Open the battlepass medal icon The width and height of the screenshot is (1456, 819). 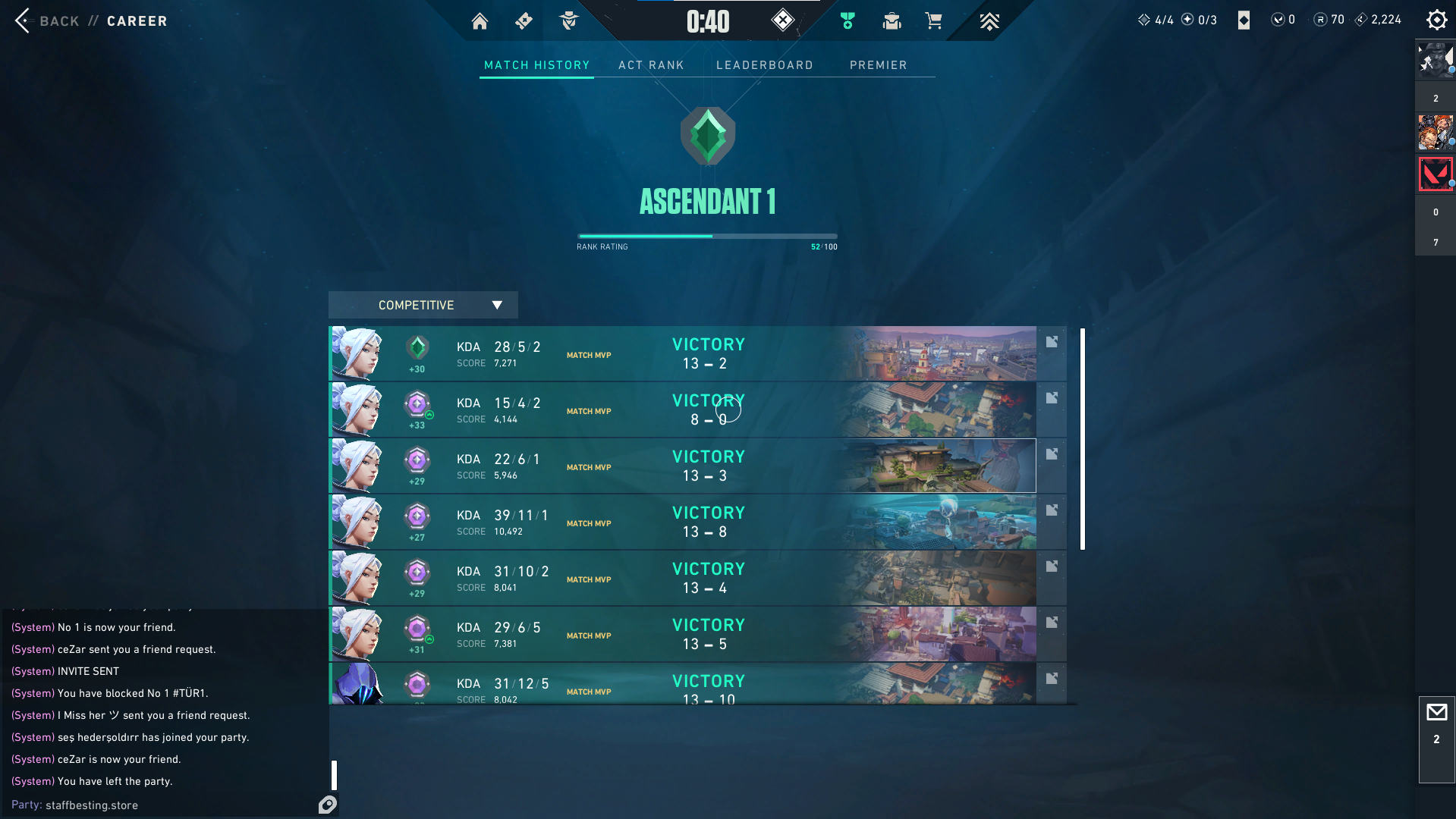(847, 21)
